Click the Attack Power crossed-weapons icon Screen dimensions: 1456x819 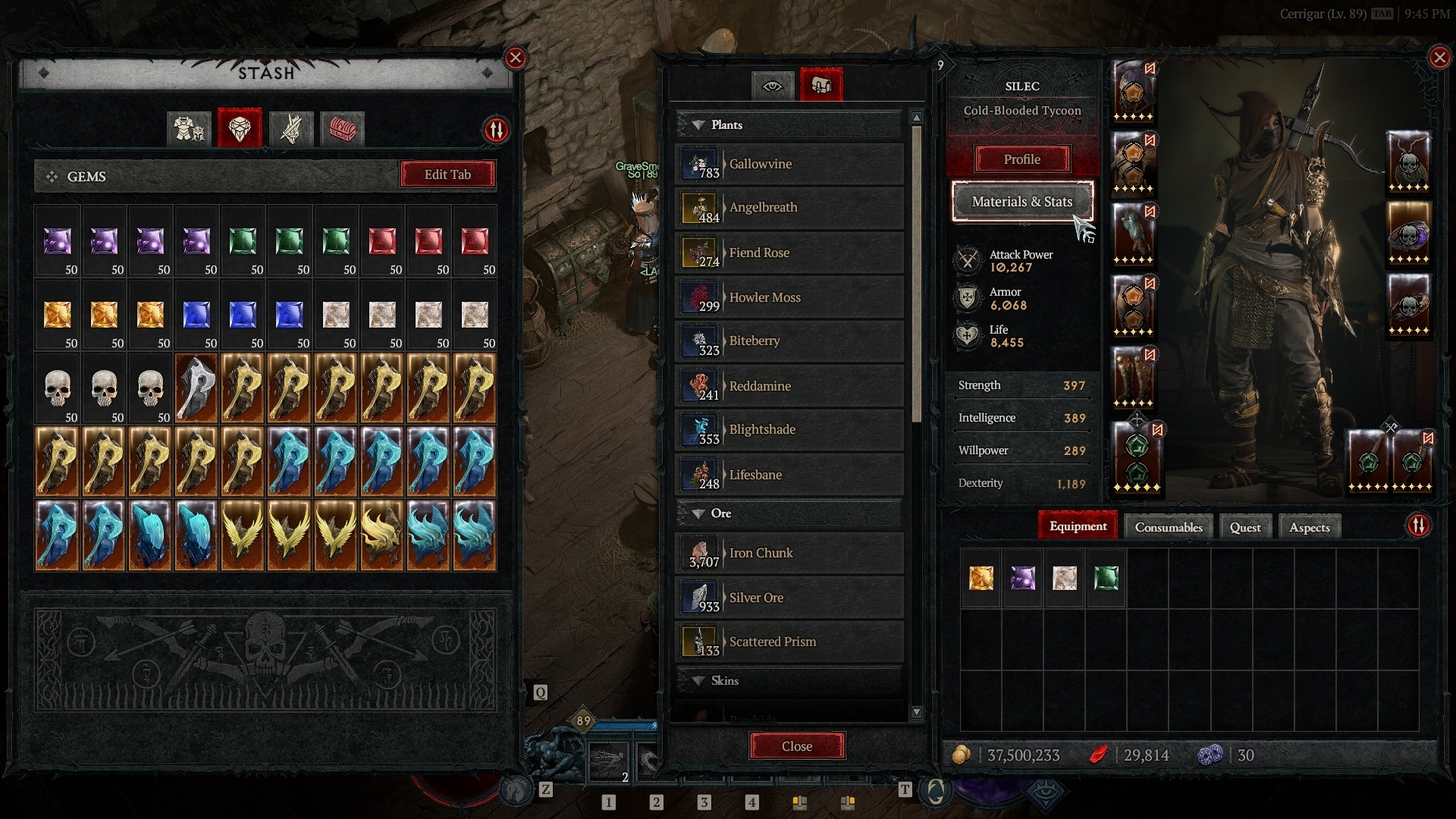[x=967, y=261]
